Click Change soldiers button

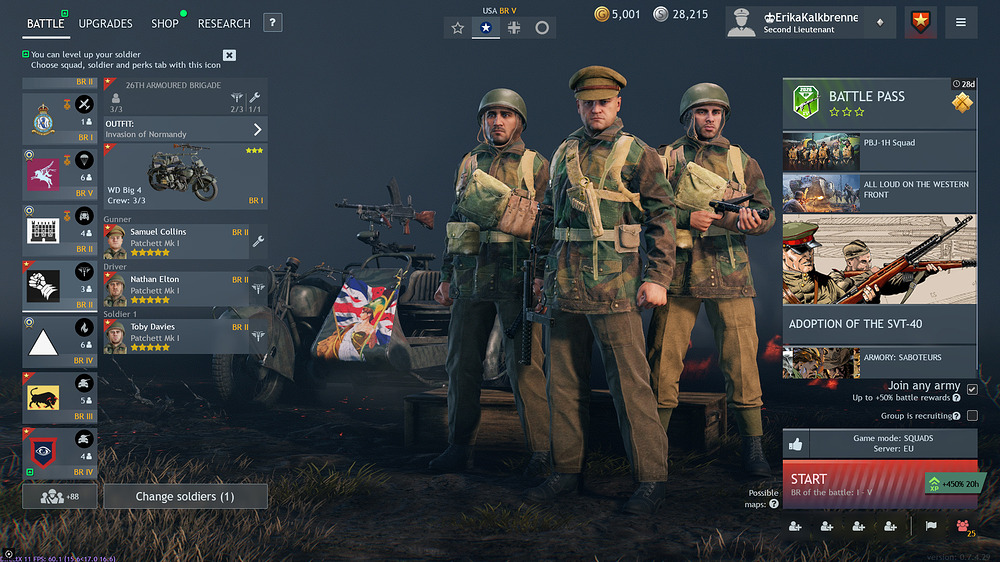185,496
